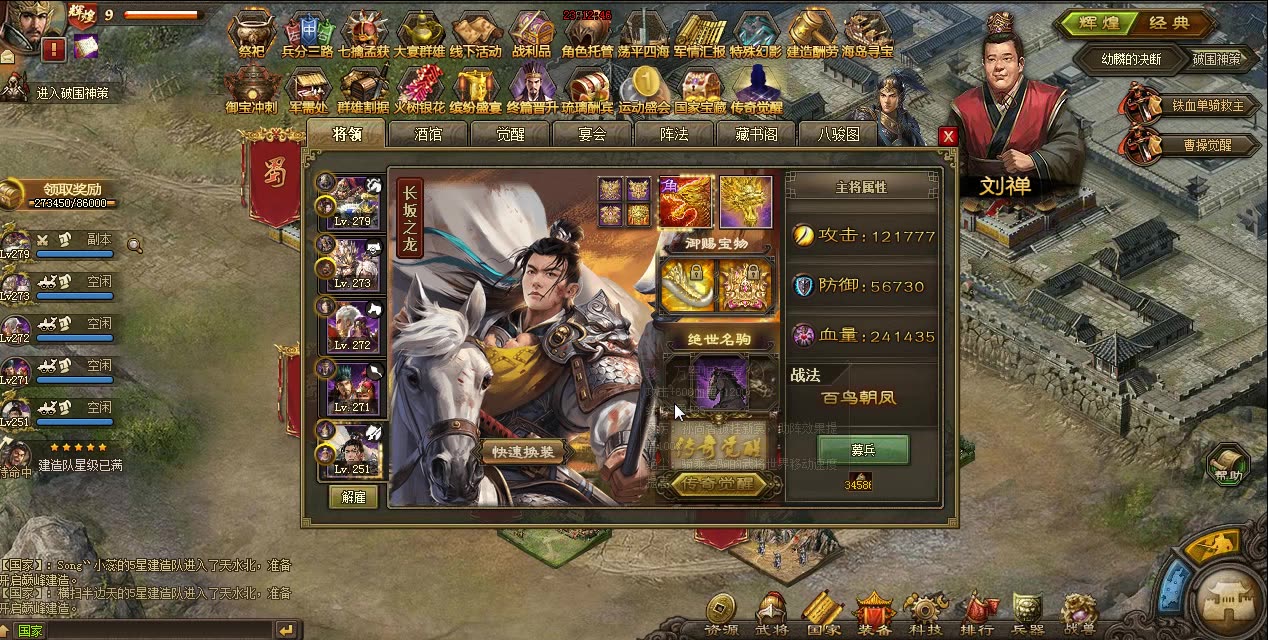Screen dimensions: 1268x640
Task: Select the 宴会 tab
Action: point(592,134)
